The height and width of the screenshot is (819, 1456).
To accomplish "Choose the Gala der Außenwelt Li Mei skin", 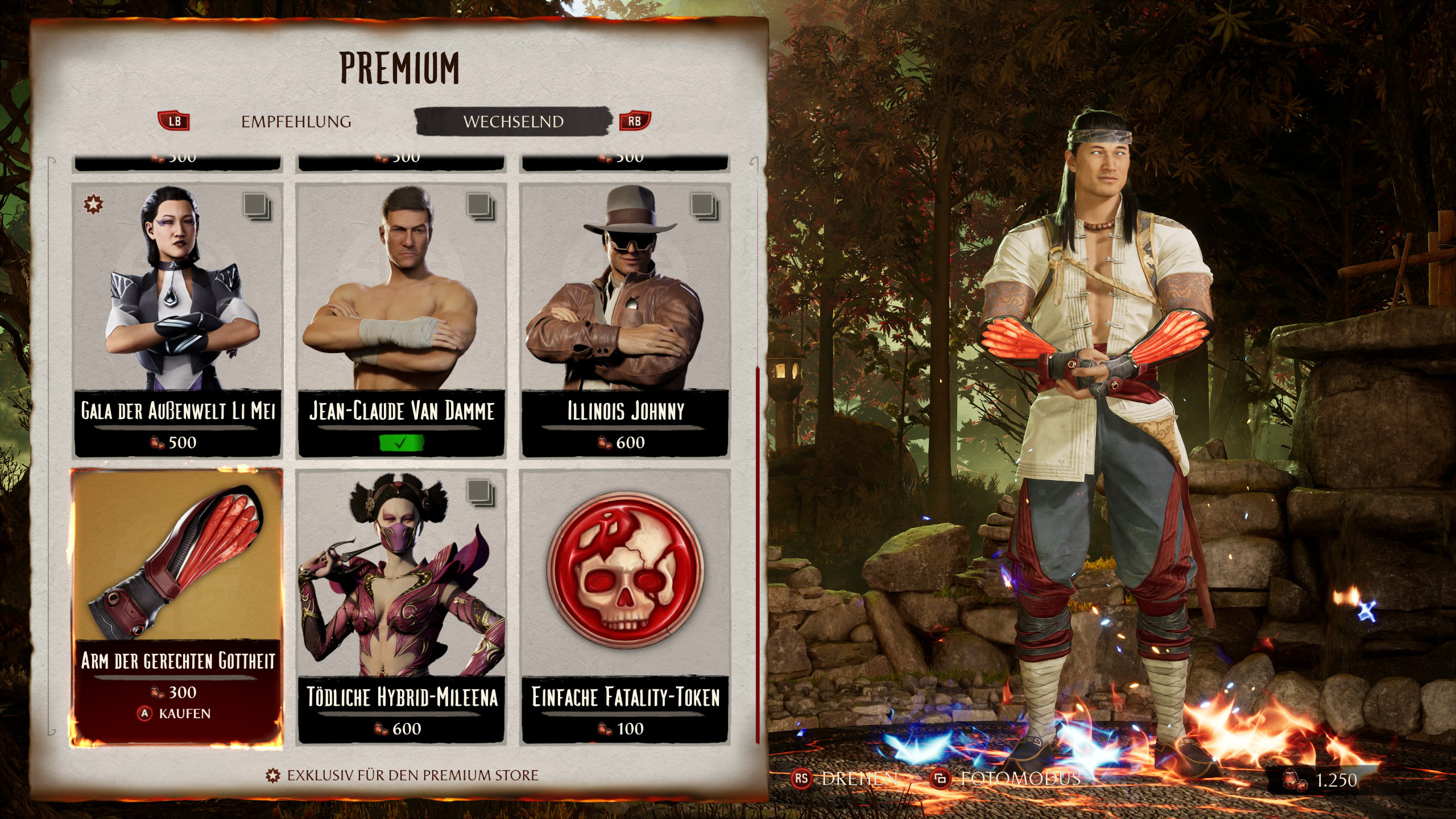I will pyautogui.click(x=177, y=320).
